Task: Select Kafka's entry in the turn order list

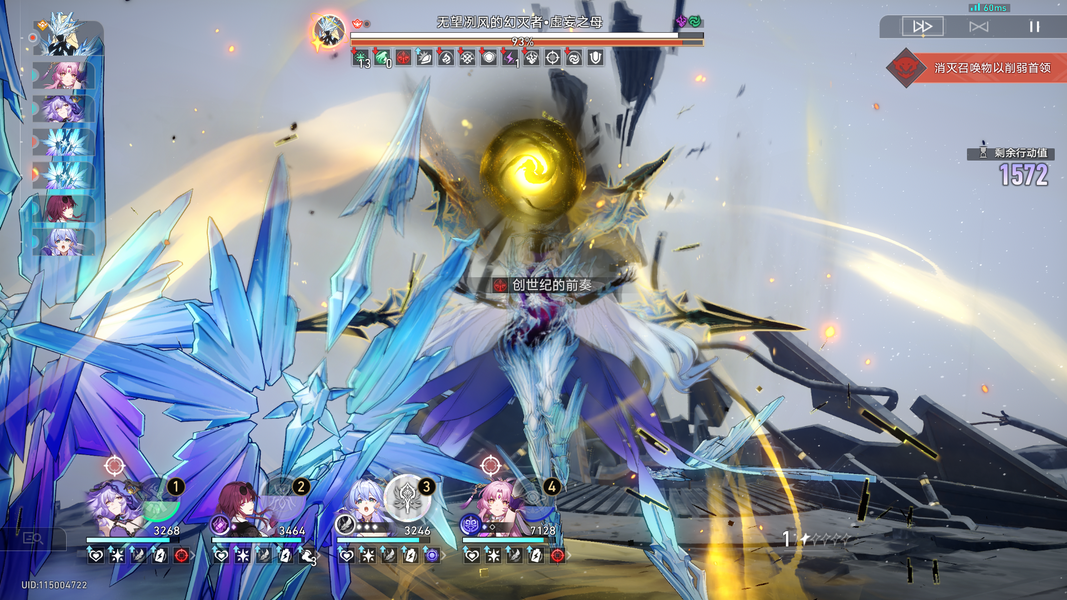Action: pyautogui.click(x=65, y=209)
